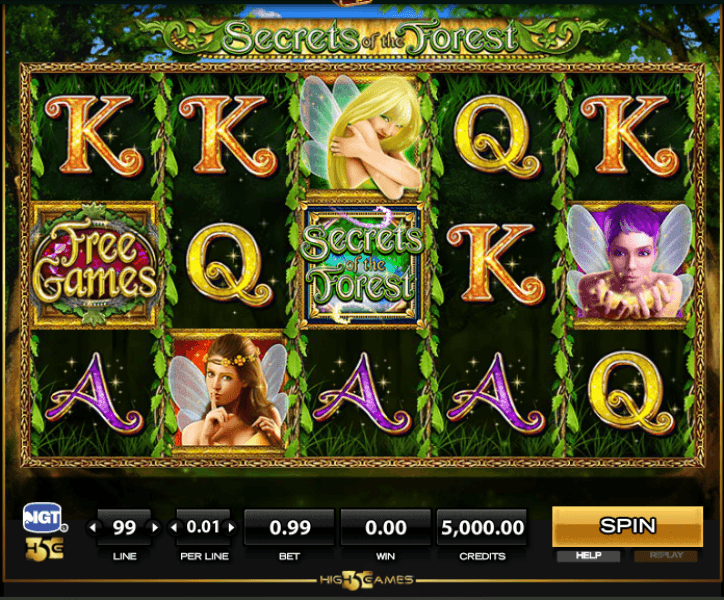Raise the per line bet amount

pos(232,527)
